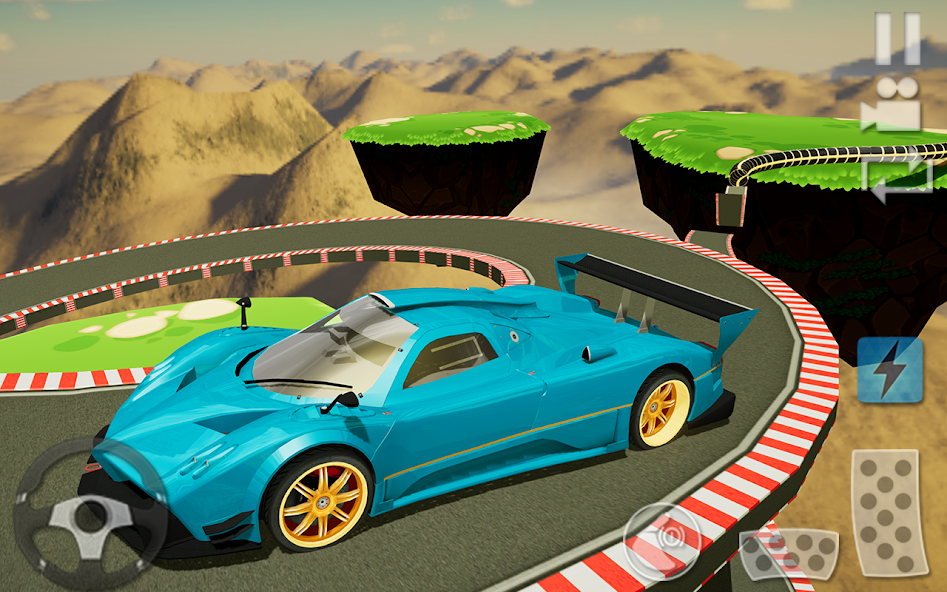The width and height of the screenshot is (947, 592).
Task: Pause the game with the pause button
Action: click(x=897, y=39)
